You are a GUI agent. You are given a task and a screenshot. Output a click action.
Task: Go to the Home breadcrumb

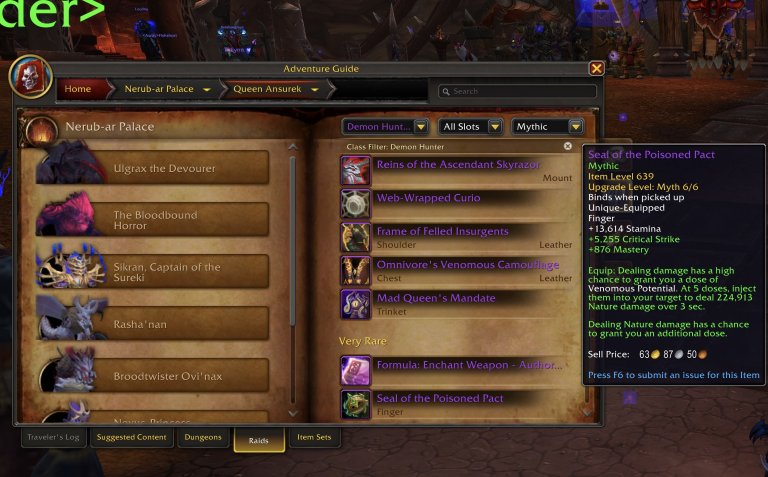click(x=78, y=89)
